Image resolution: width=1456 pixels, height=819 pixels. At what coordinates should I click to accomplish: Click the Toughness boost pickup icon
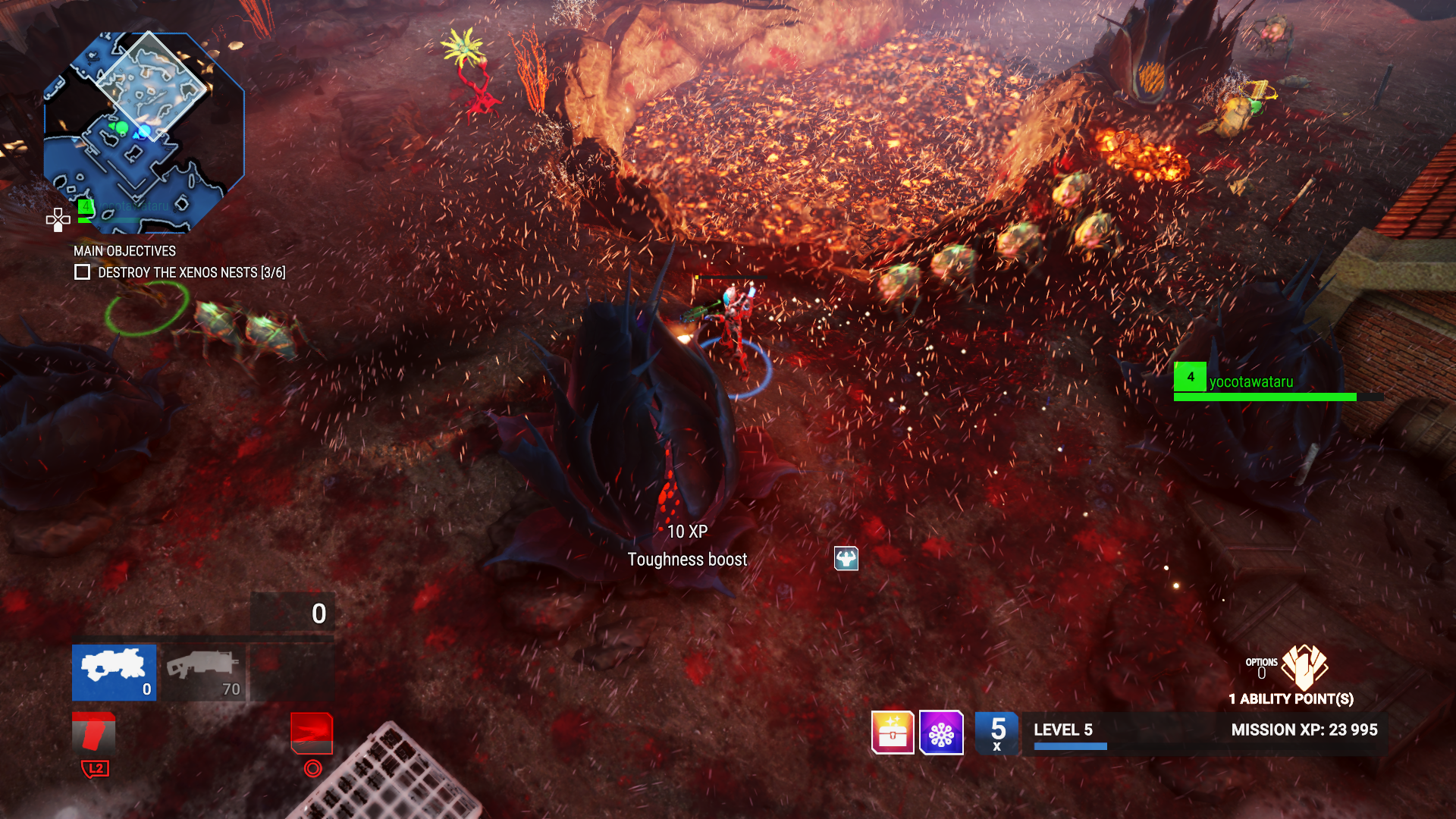[846, 559]
